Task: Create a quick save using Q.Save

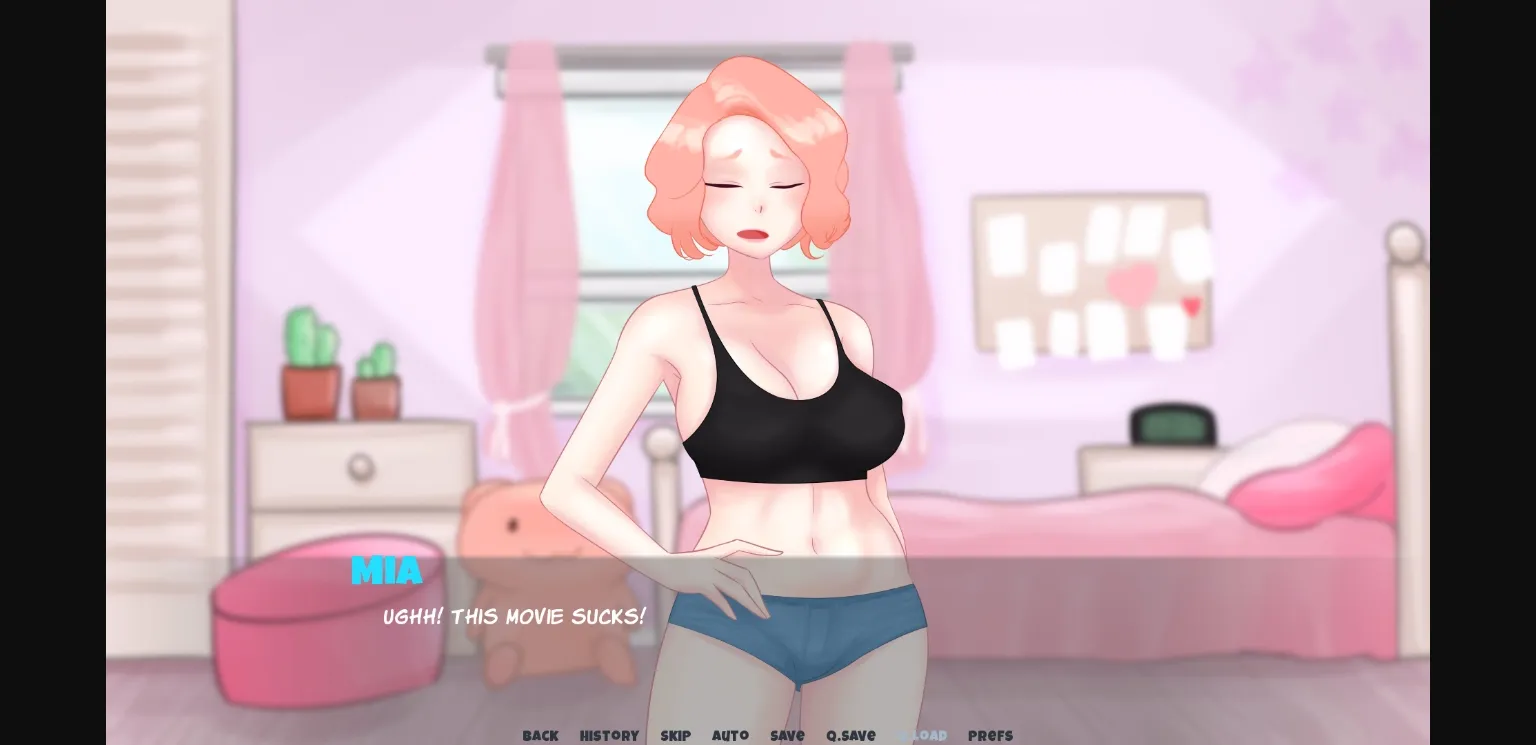Action: click(850, 735)
